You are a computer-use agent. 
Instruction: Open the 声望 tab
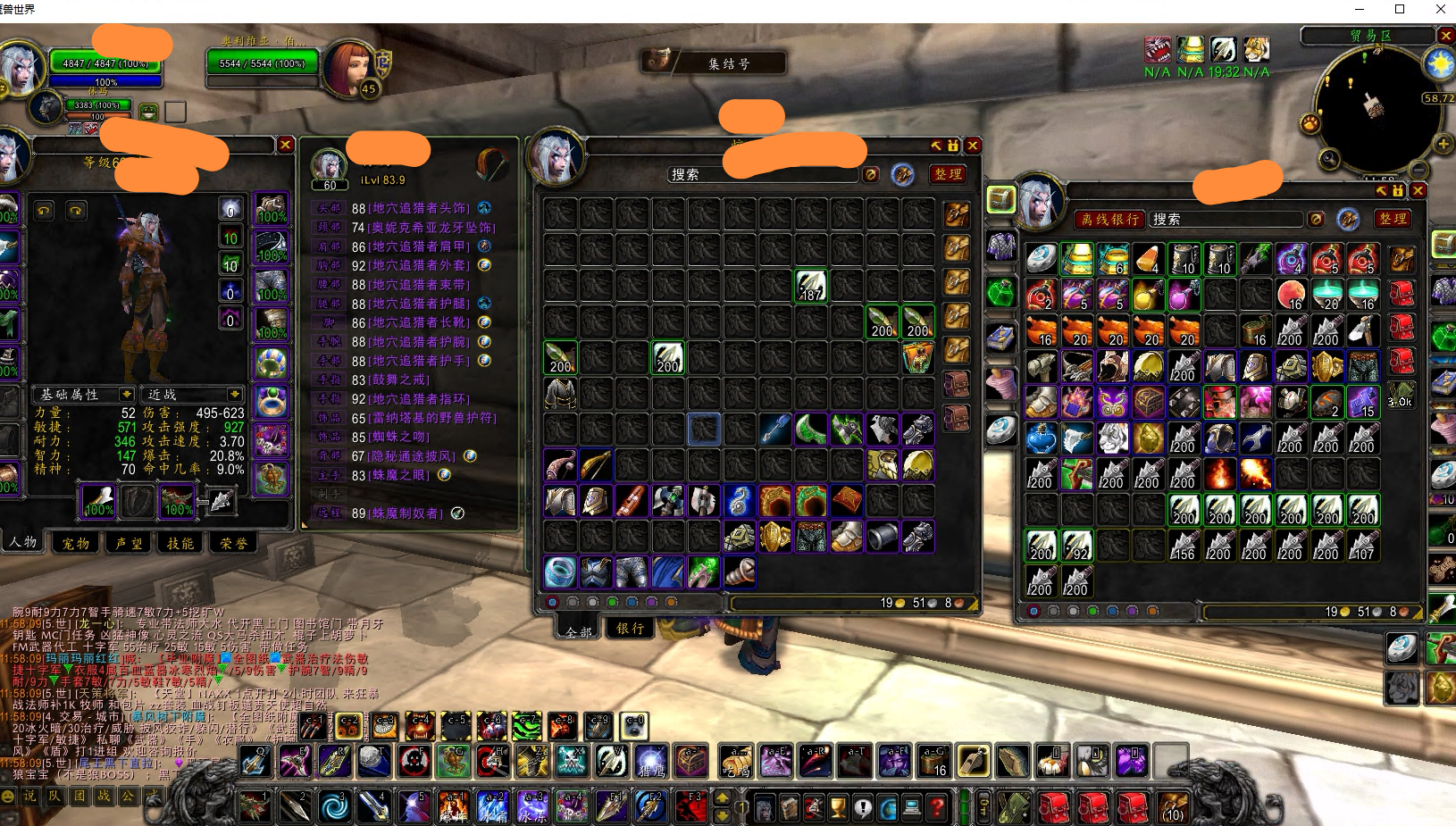[x=129, y=543]
